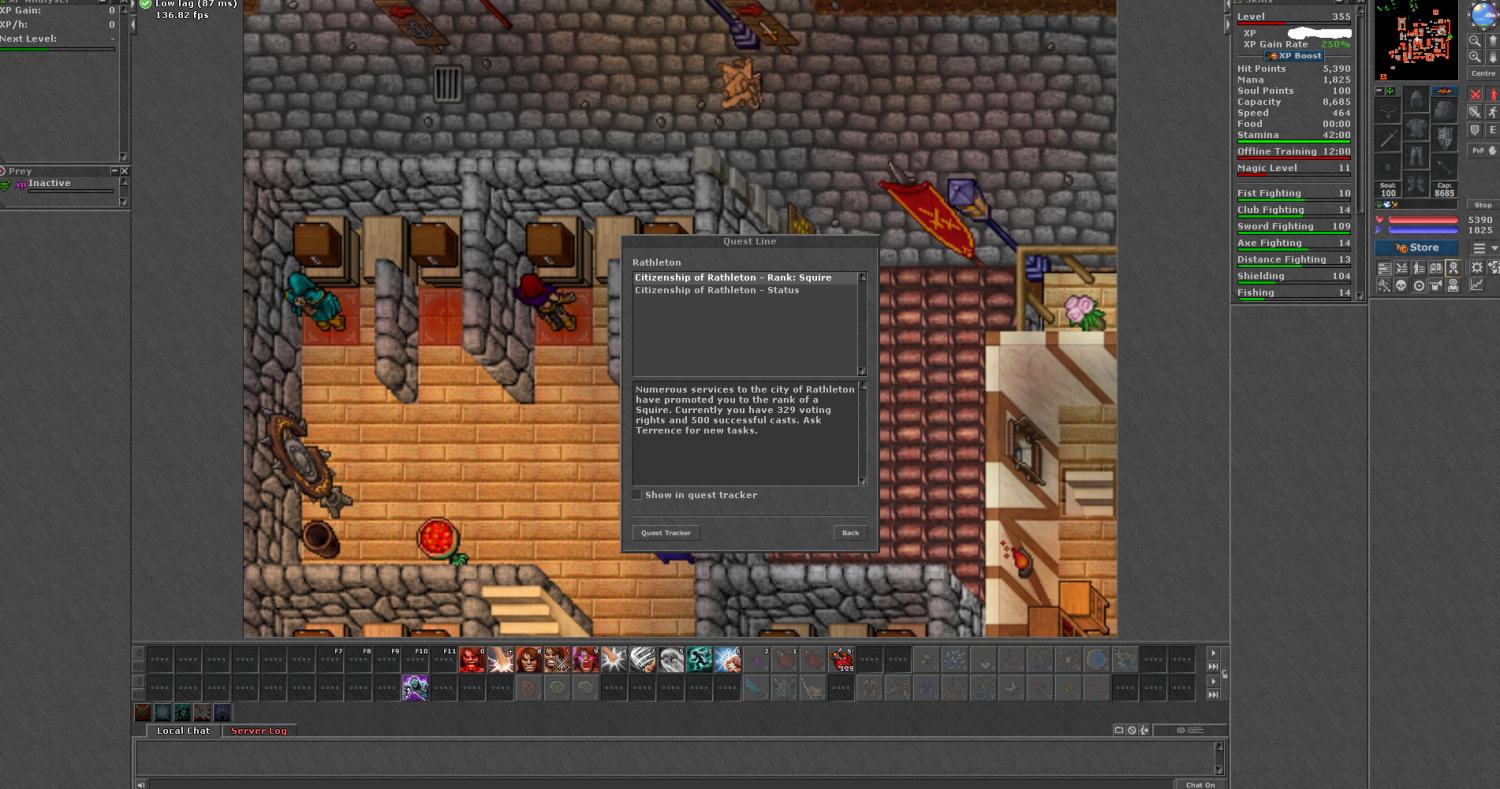
Task: Select the Citizenship of Rathleton - Status quest
Action: (717, 290)
